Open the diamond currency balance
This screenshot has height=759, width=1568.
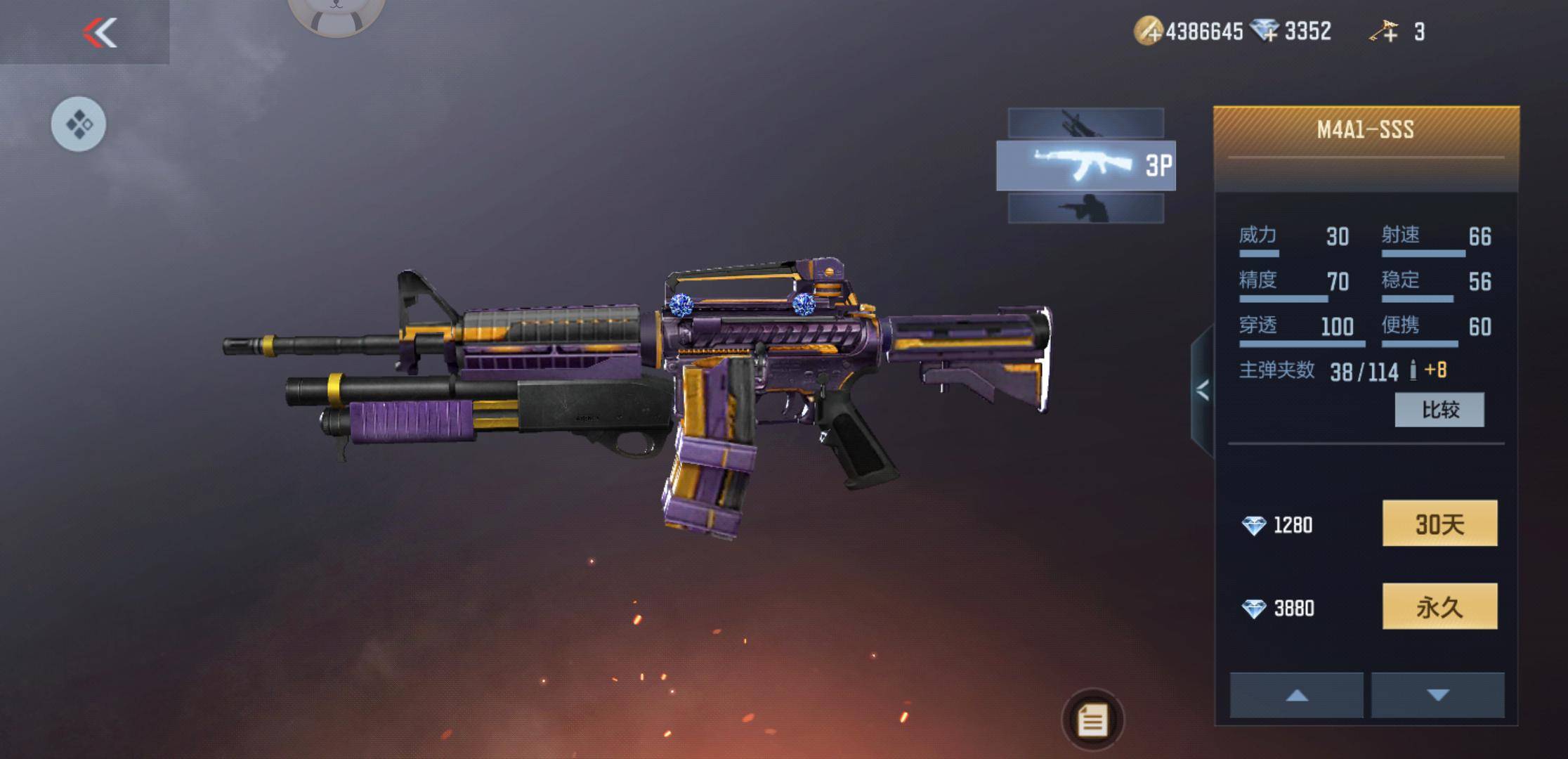pos(1293,32)
